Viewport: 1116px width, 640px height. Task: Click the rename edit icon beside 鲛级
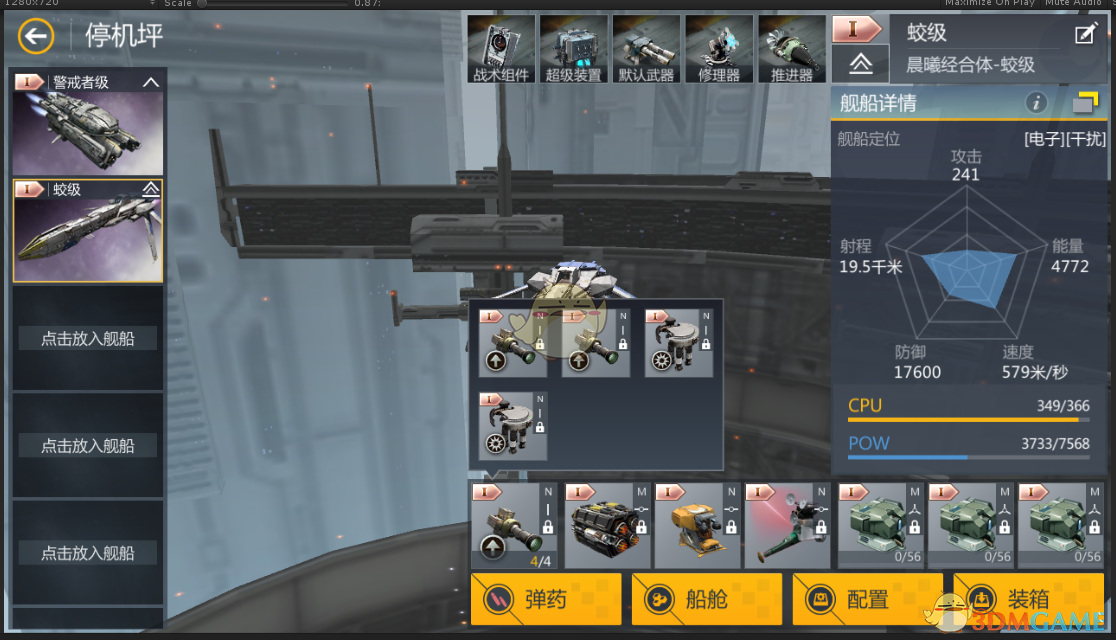point(1085,35)
